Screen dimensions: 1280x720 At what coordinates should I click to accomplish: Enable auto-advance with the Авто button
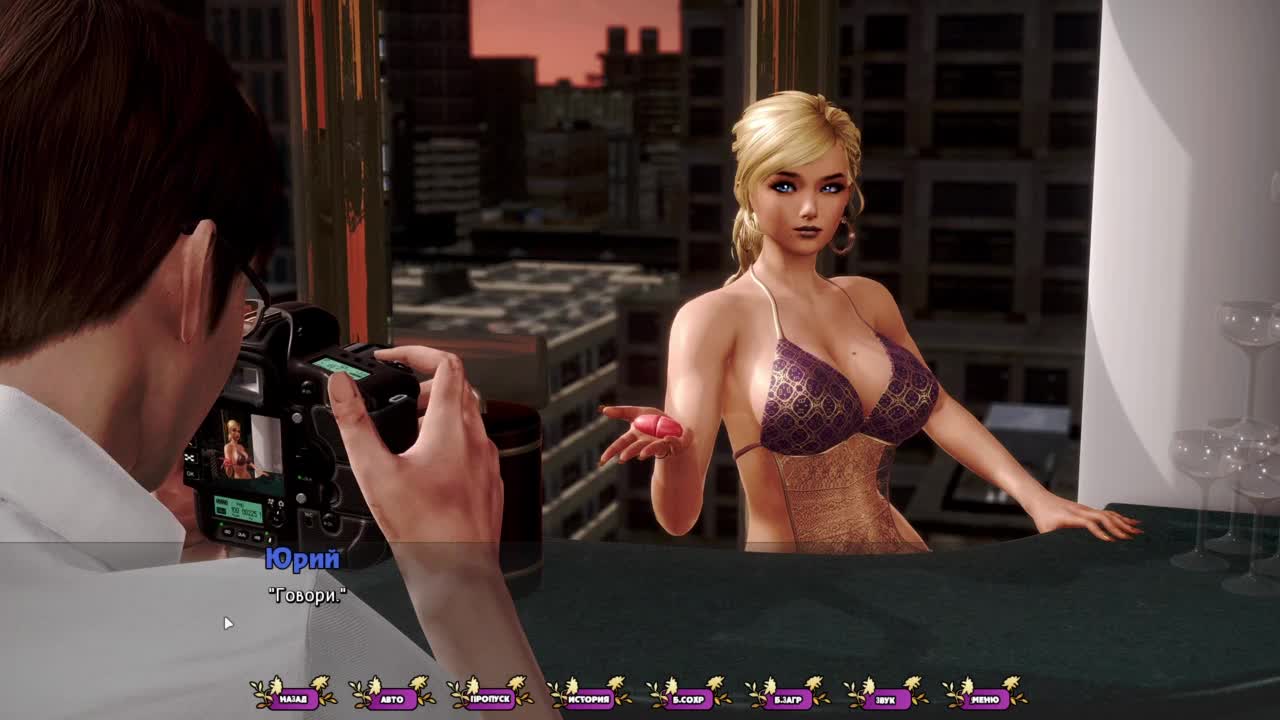click(x=392, y=699)
